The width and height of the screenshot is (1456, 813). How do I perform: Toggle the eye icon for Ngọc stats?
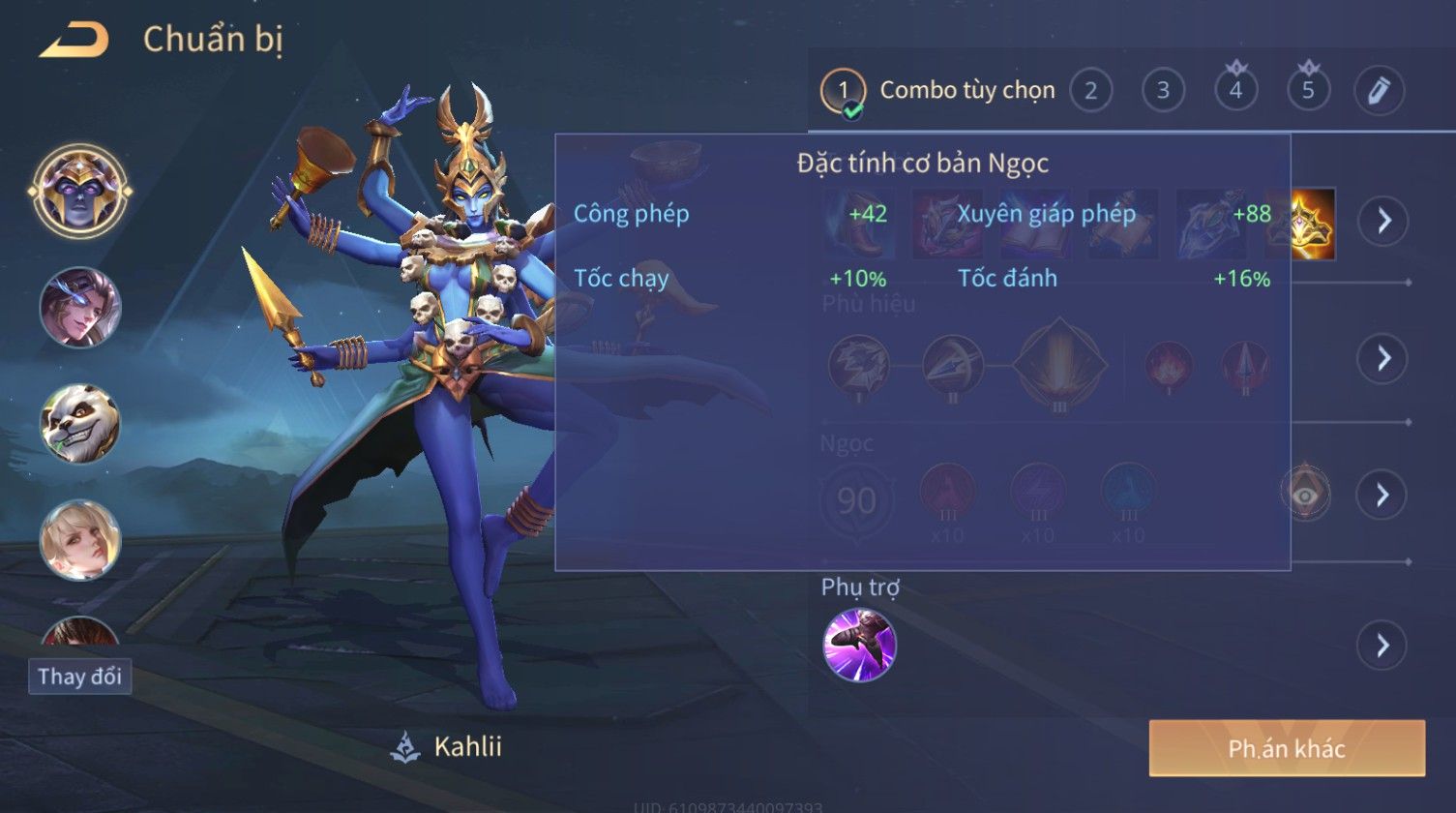tap(1305, 495)
